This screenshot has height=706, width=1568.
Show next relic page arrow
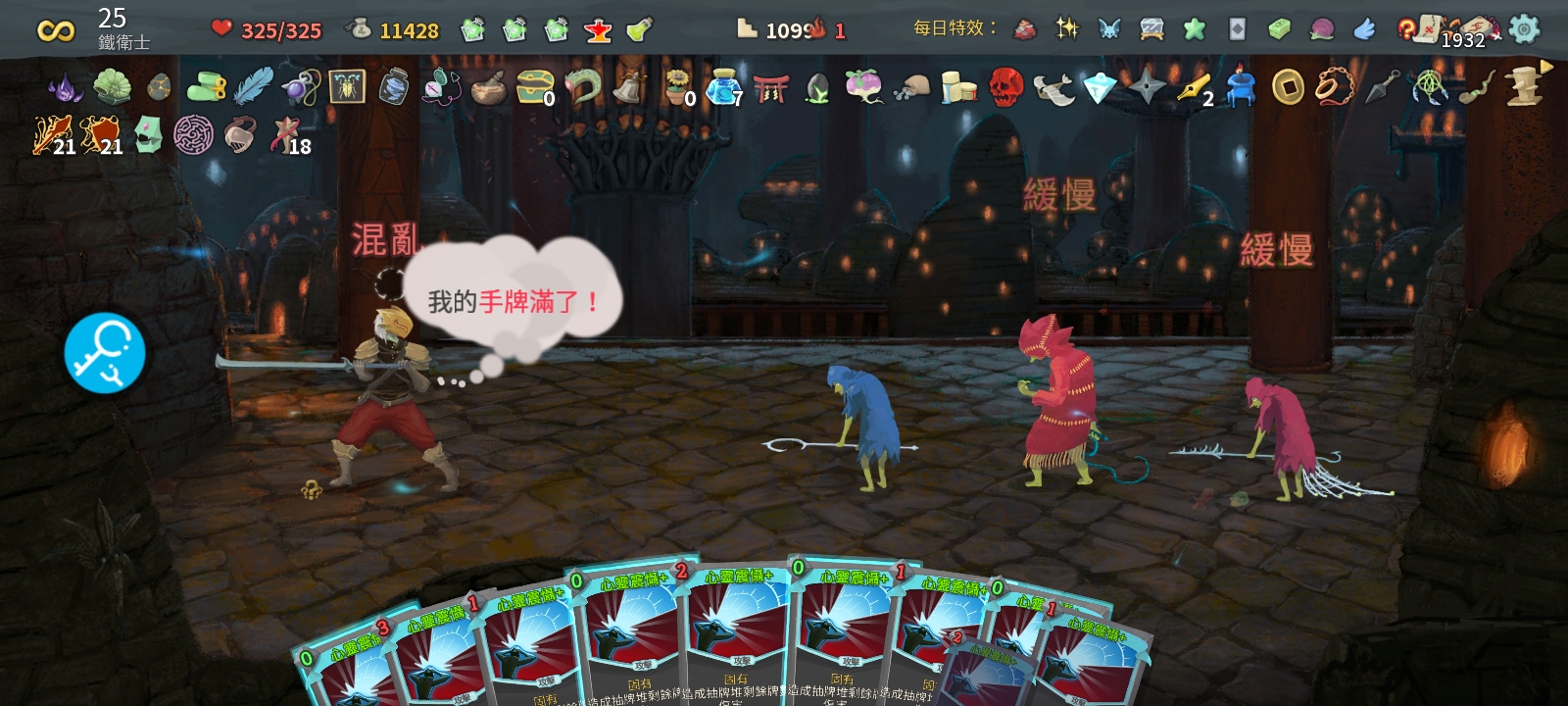point(1546,67)
